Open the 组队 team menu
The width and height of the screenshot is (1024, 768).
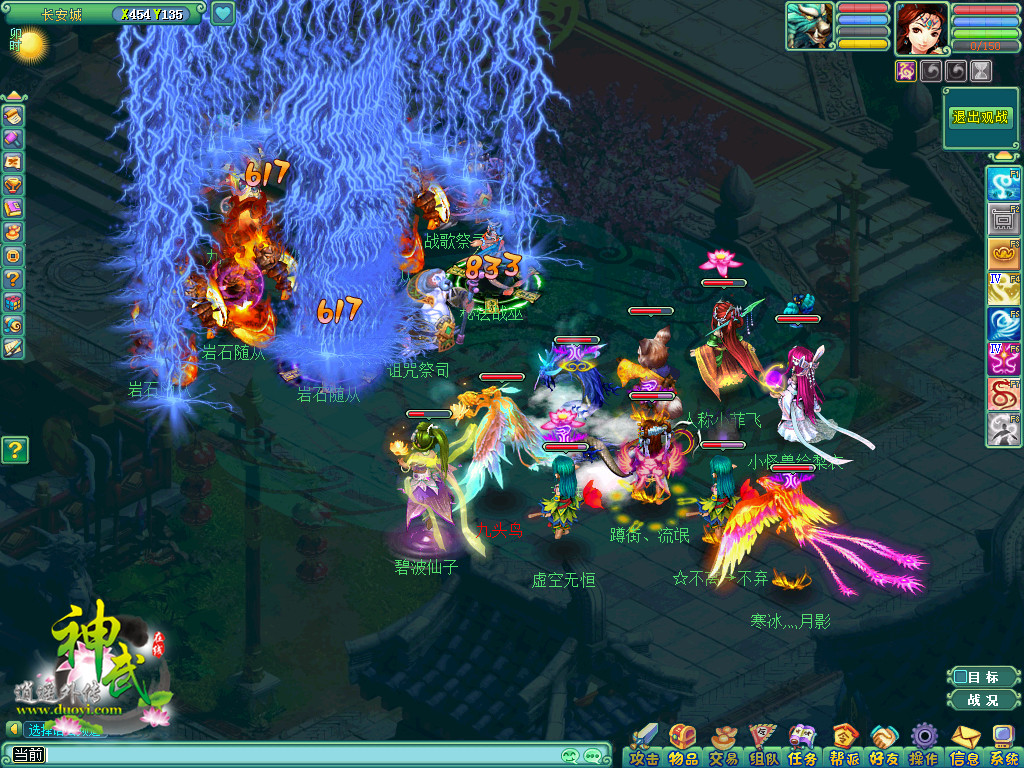click(x=763, y=745)
